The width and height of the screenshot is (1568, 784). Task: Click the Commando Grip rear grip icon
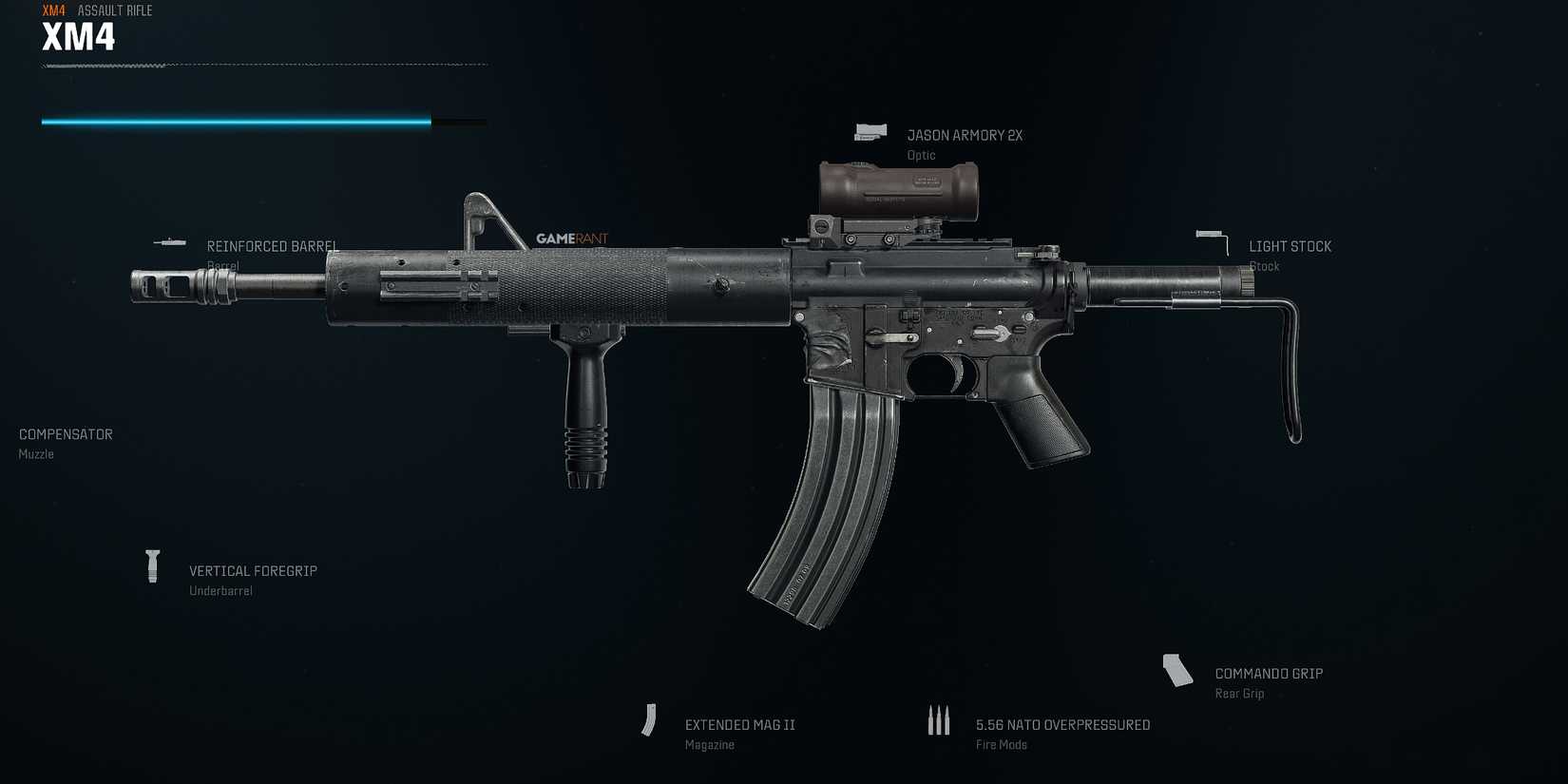pyautogui.click(x=1178, y=671)
